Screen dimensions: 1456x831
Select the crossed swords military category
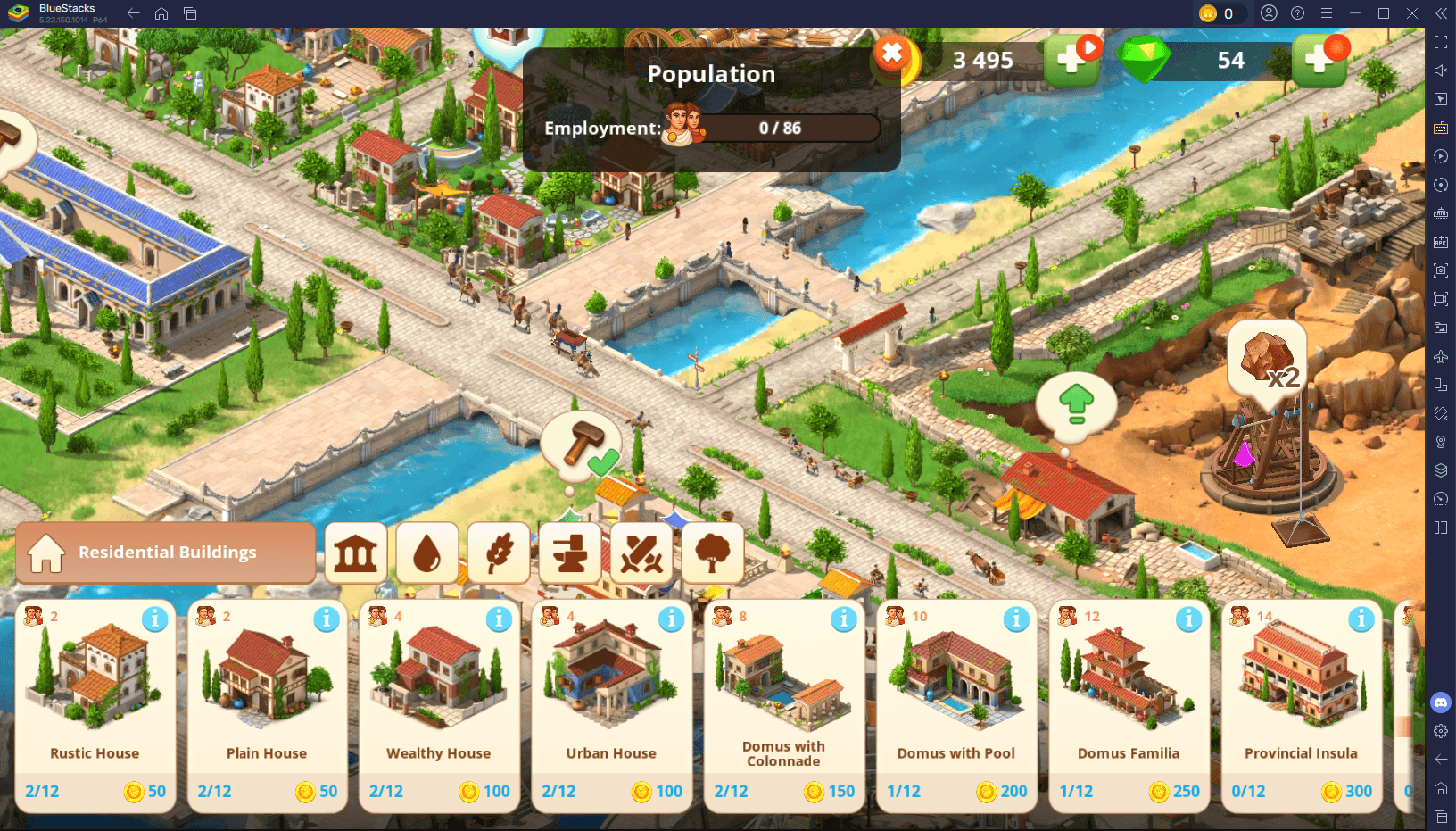pos(641,553)
